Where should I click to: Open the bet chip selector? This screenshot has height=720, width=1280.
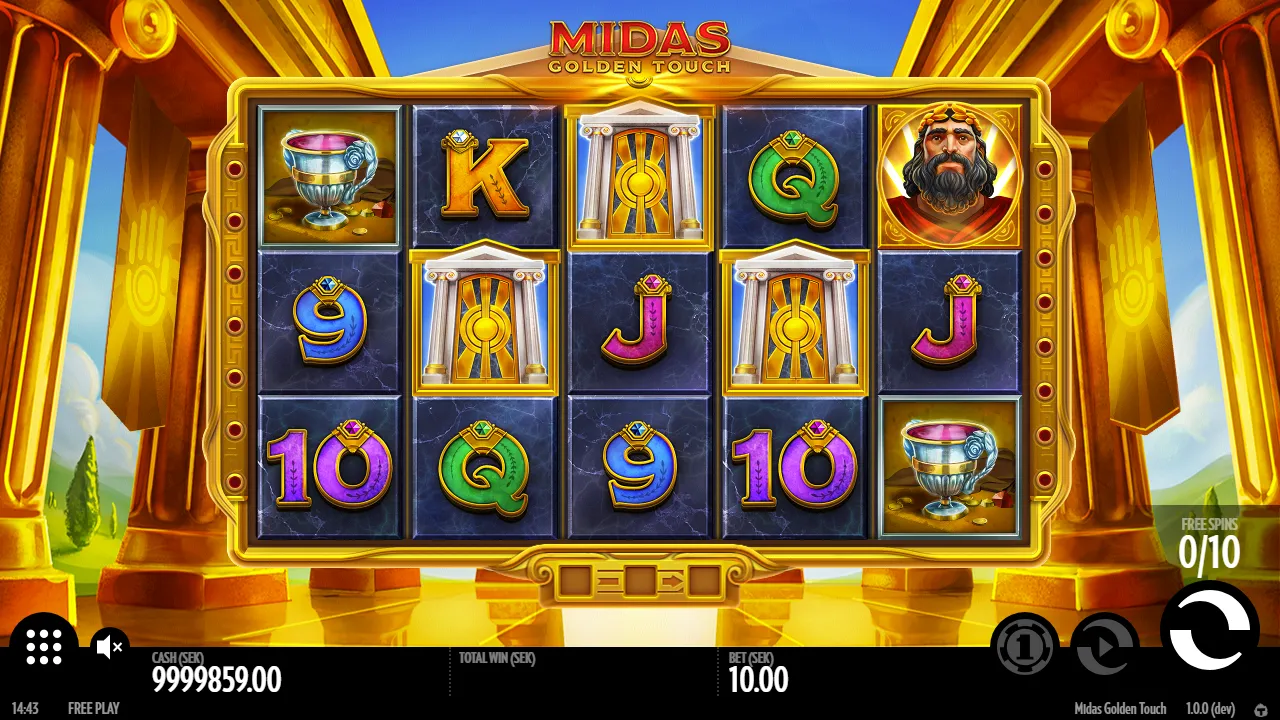tap(1025, 647)
